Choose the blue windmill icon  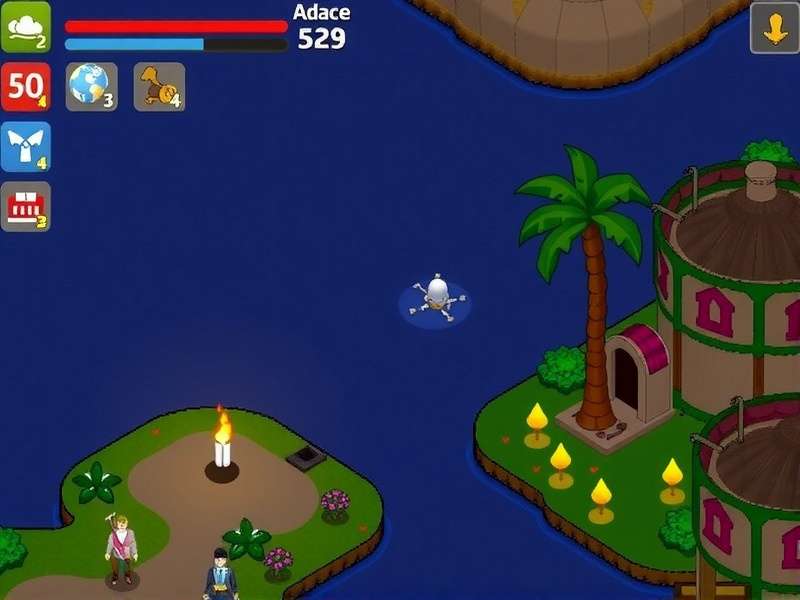tap(25, 146)
